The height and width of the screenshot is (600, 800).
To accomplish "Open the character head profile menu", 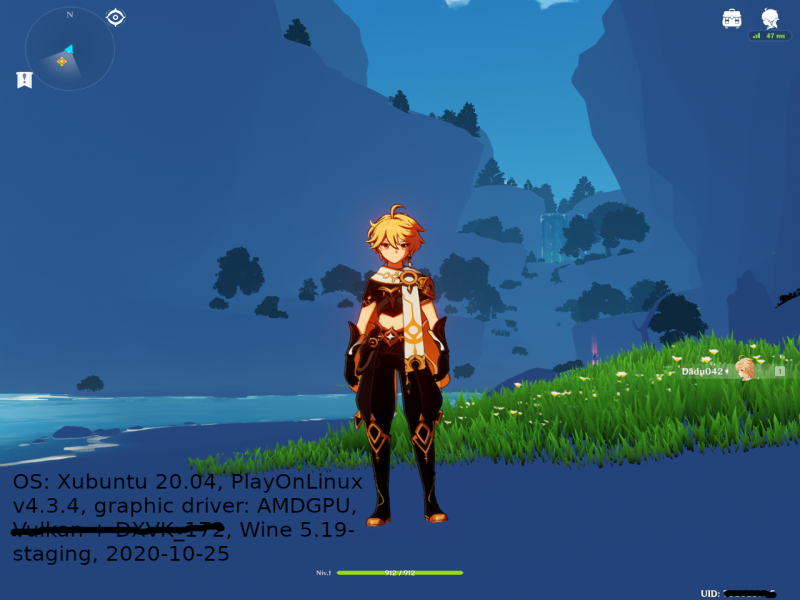I will 770,18.
